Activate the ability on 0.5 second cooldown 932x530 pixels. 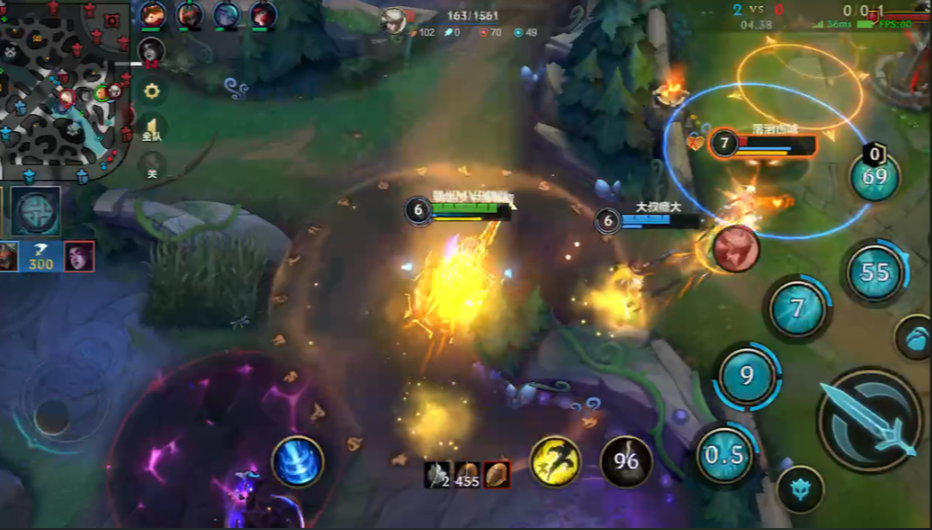(x=725, y=455)
